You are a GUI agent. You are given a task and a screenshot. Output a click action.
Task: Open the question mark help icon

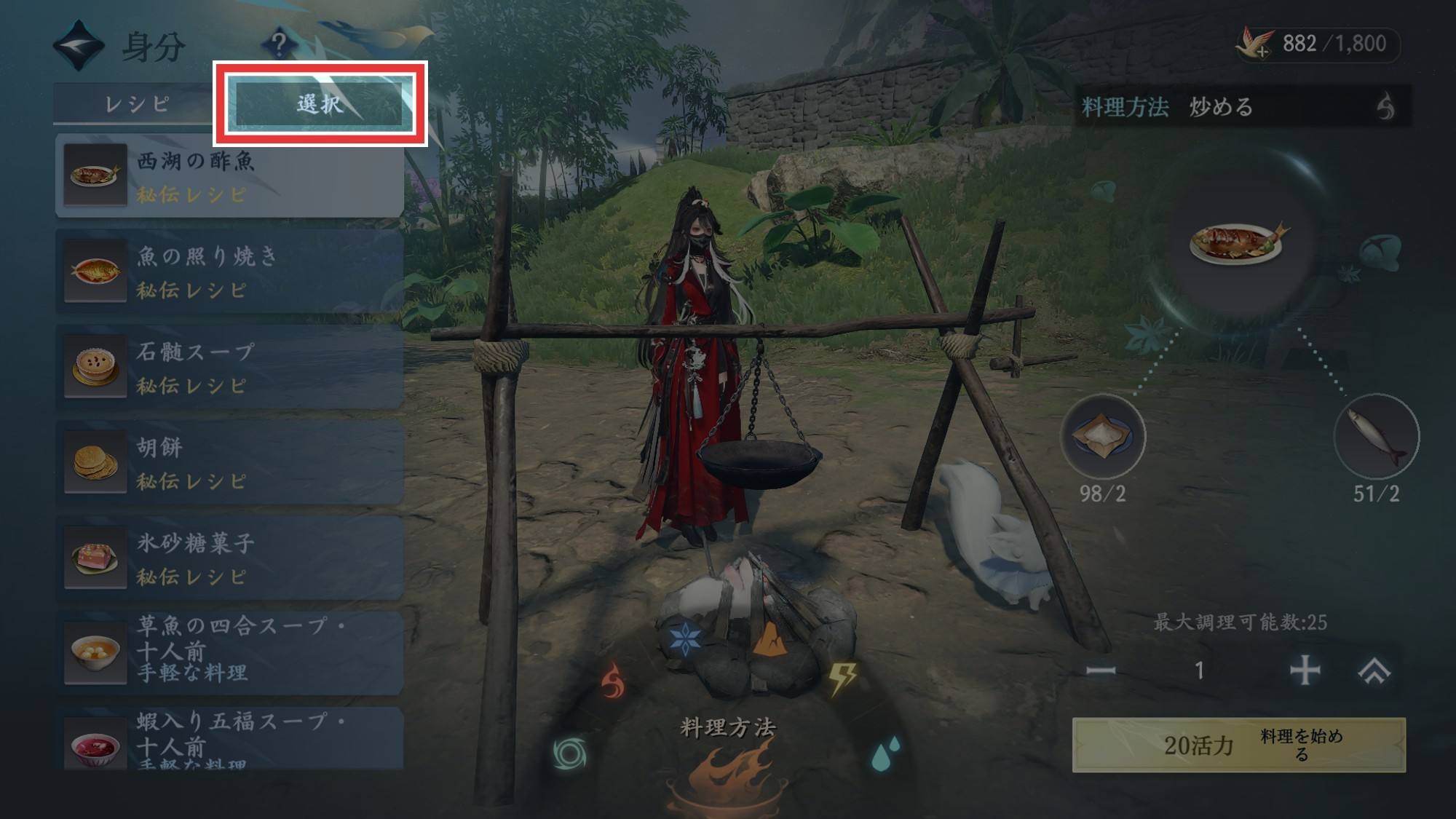[x=278, y=44]
